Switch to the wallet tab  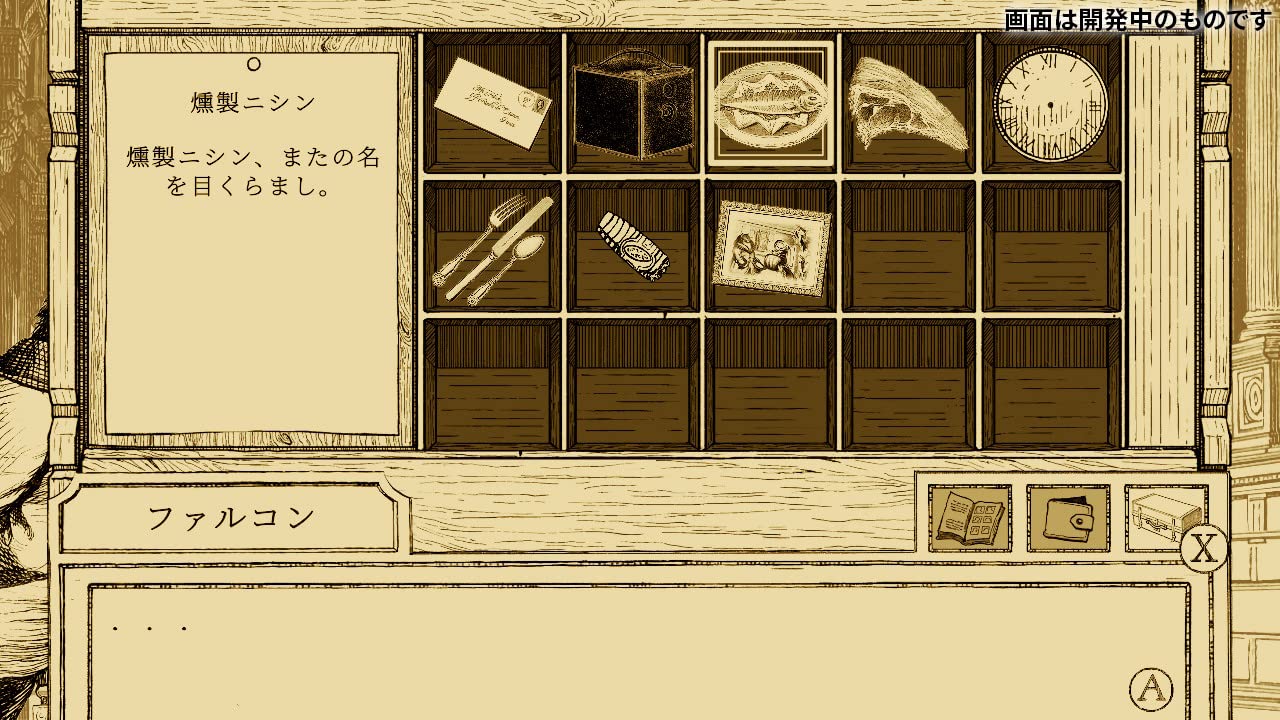pyautogui.click(x=1066, y=516)
